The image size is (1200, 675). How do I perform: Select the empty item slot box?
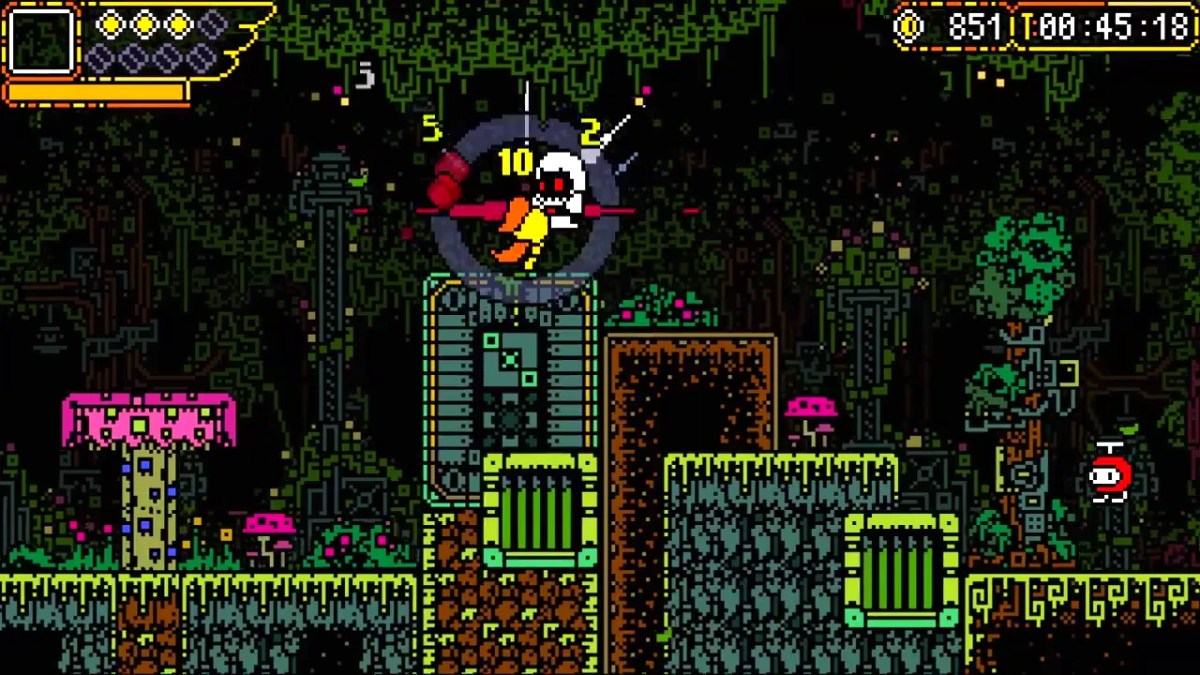(41, 41)
